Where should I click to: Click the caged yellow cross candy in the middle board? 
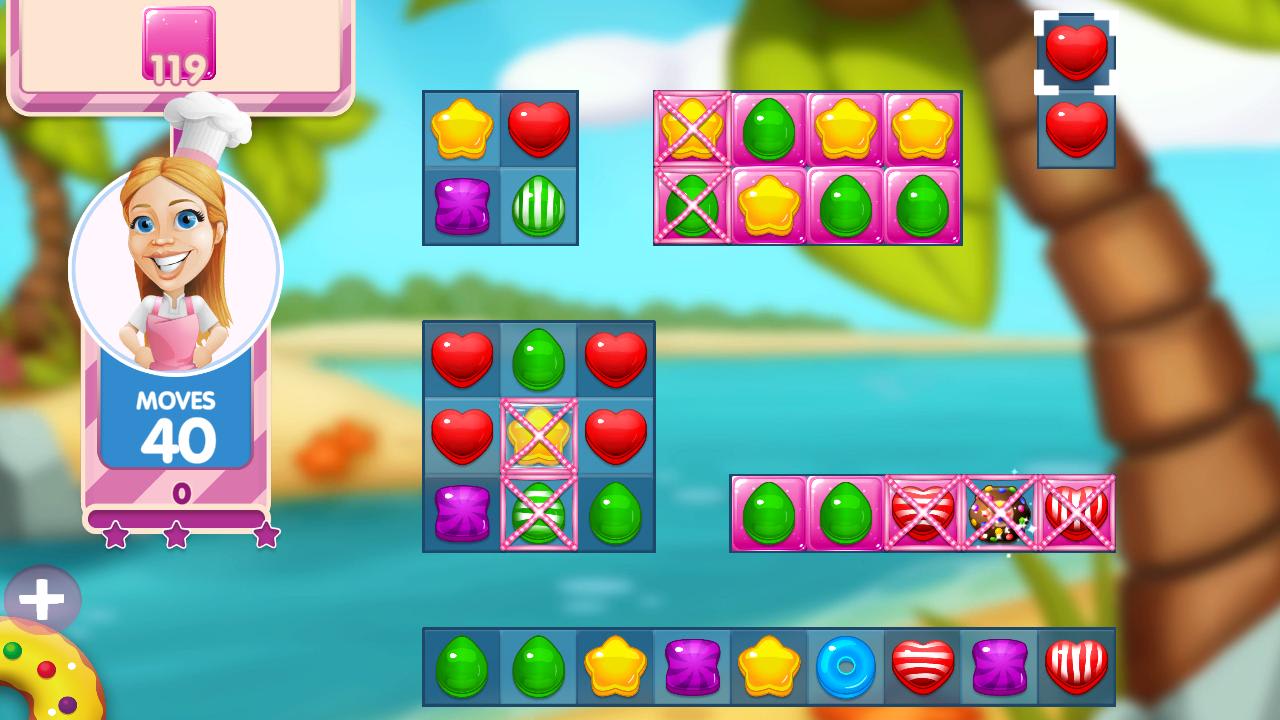click(539, 435)
